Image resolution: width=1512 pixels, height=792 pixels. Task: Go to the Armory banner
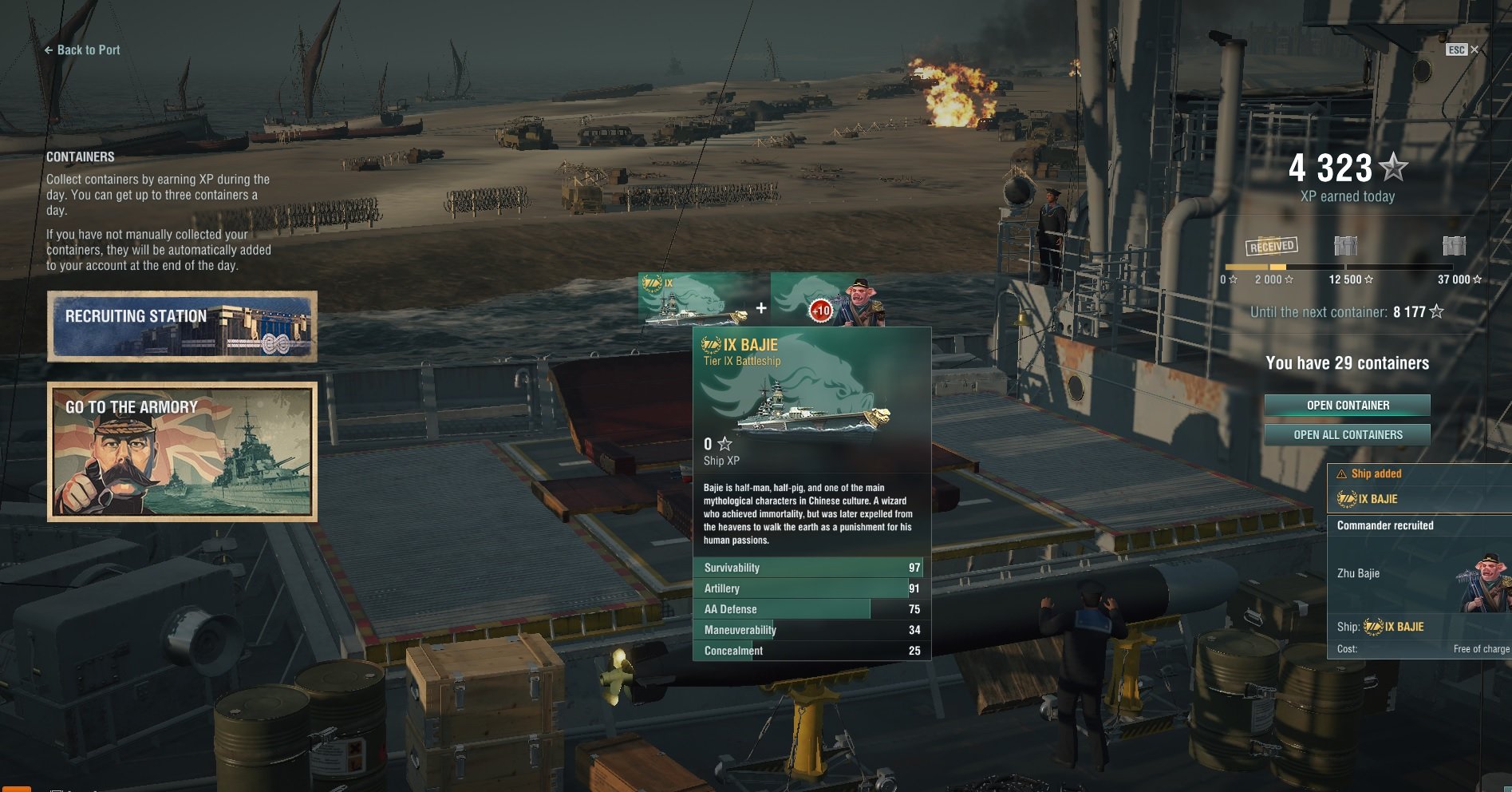click(182, 451)
